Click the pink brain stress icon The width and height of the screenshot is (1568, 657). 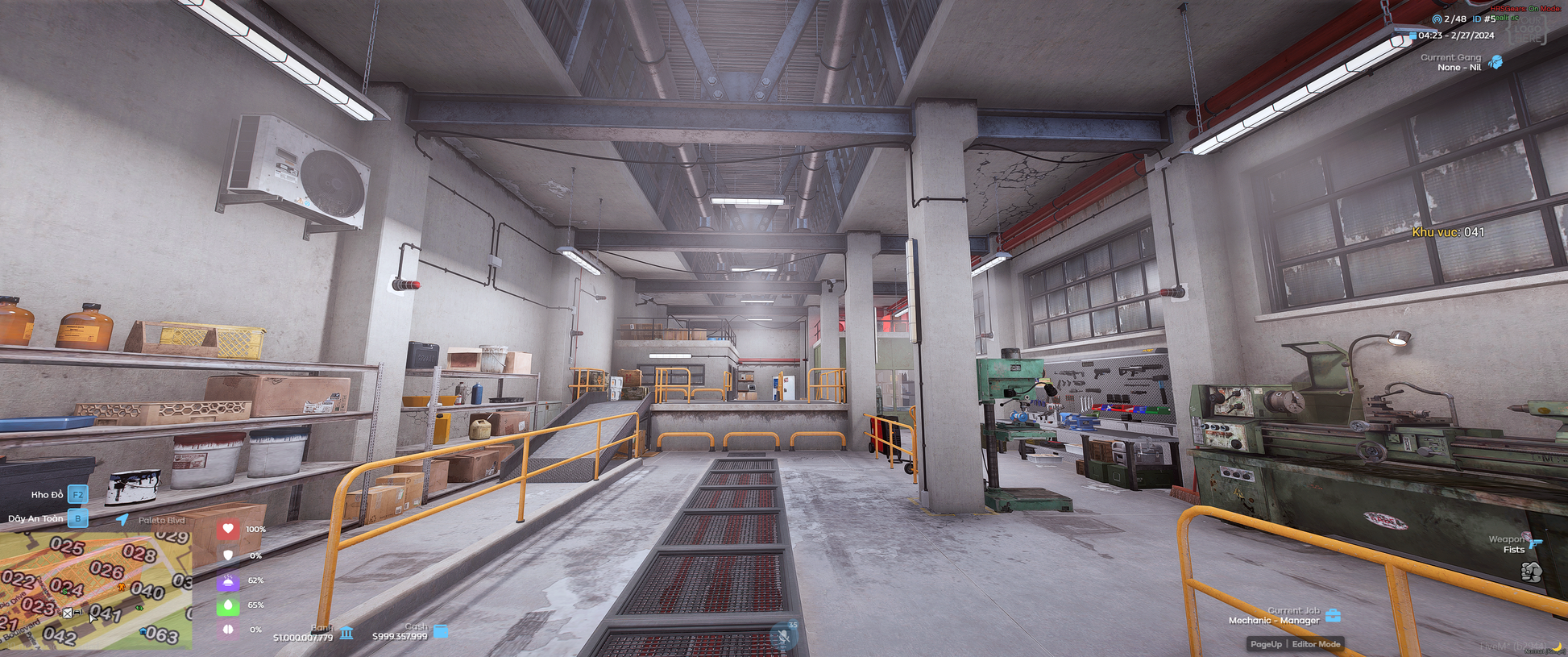(x=228, y=630)
